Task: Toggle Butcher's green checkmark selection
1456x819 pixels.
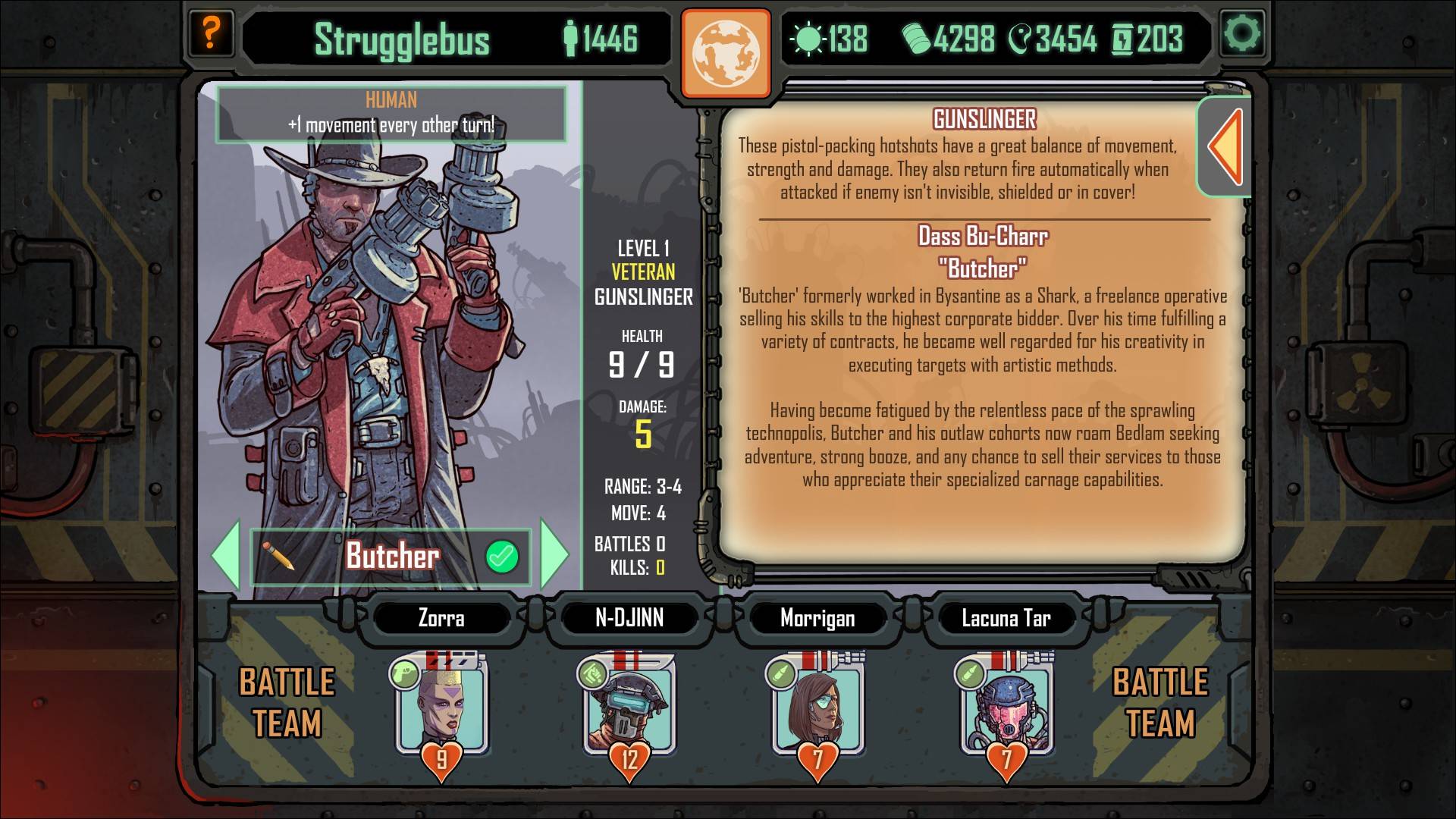Action: coord(501,557)
